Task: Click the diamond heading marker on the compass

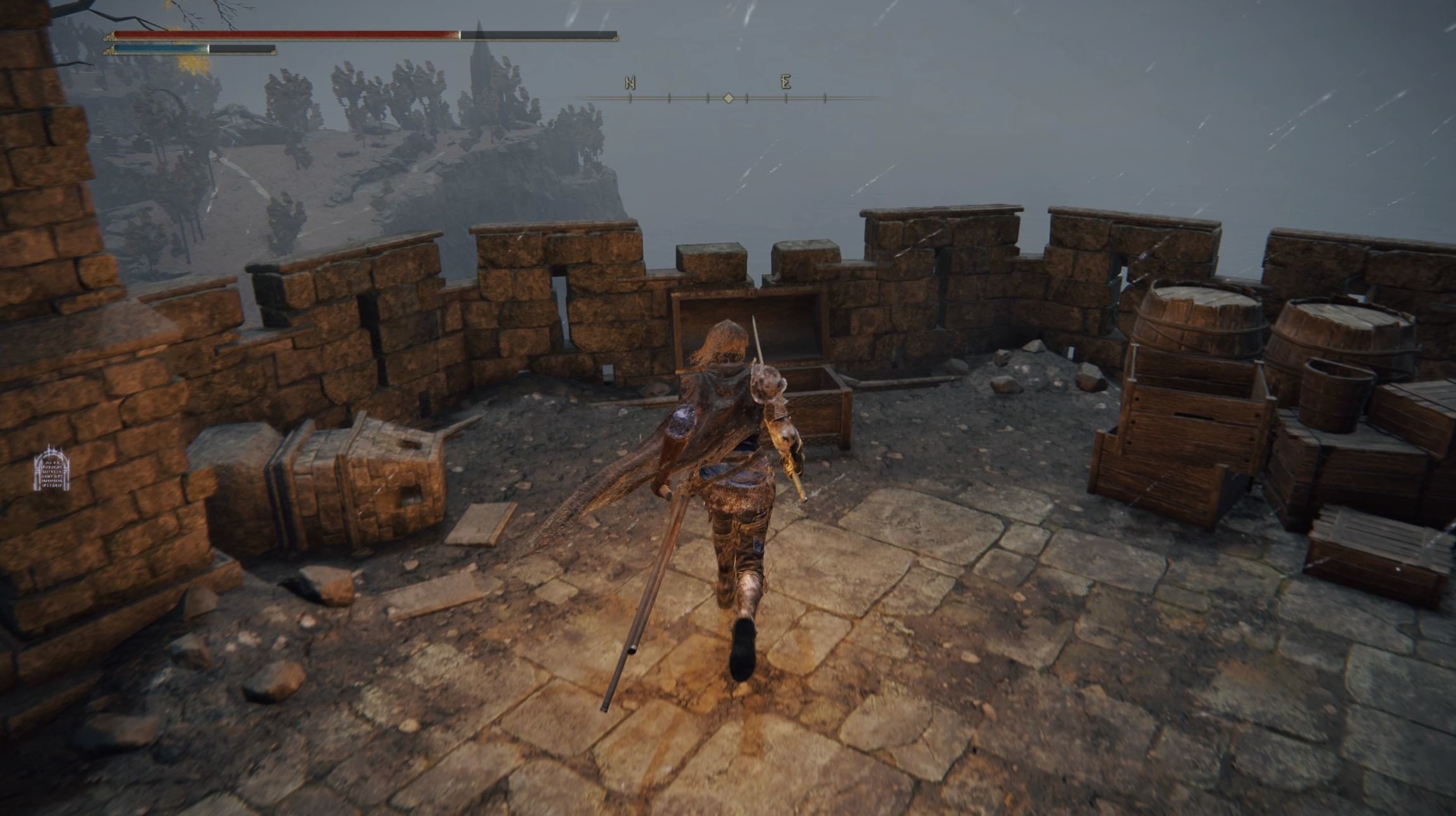Action: click(x=729, y=99)
